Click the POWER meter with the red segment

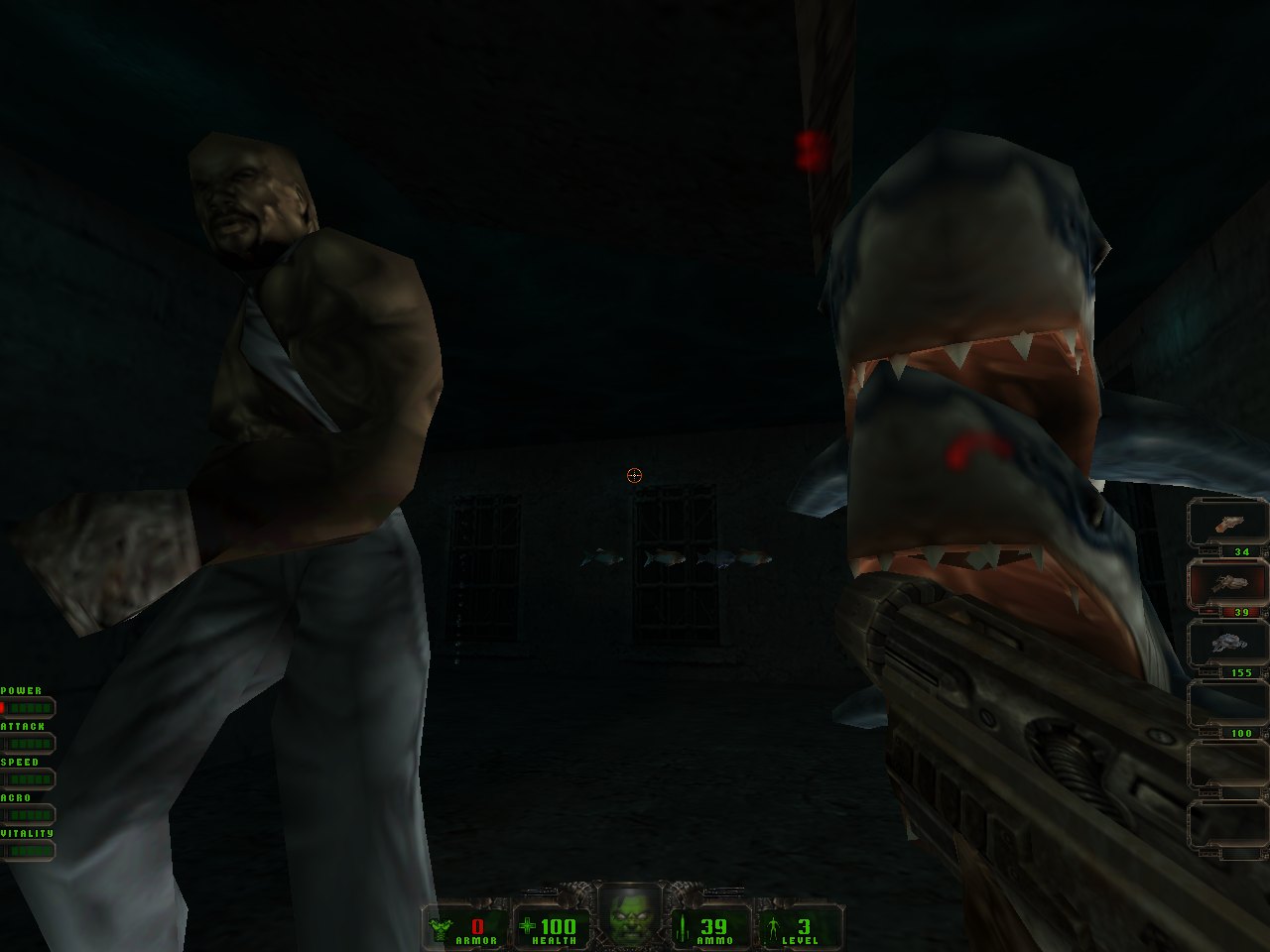28,707
